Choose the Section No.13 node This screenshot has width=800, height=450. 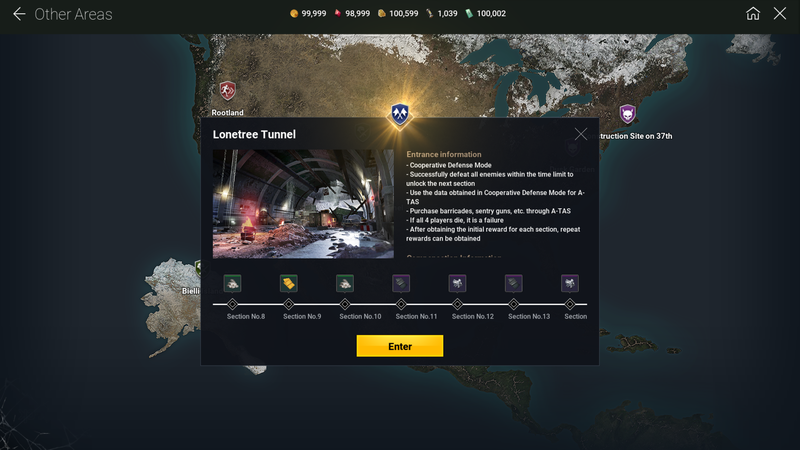[513, 304]
